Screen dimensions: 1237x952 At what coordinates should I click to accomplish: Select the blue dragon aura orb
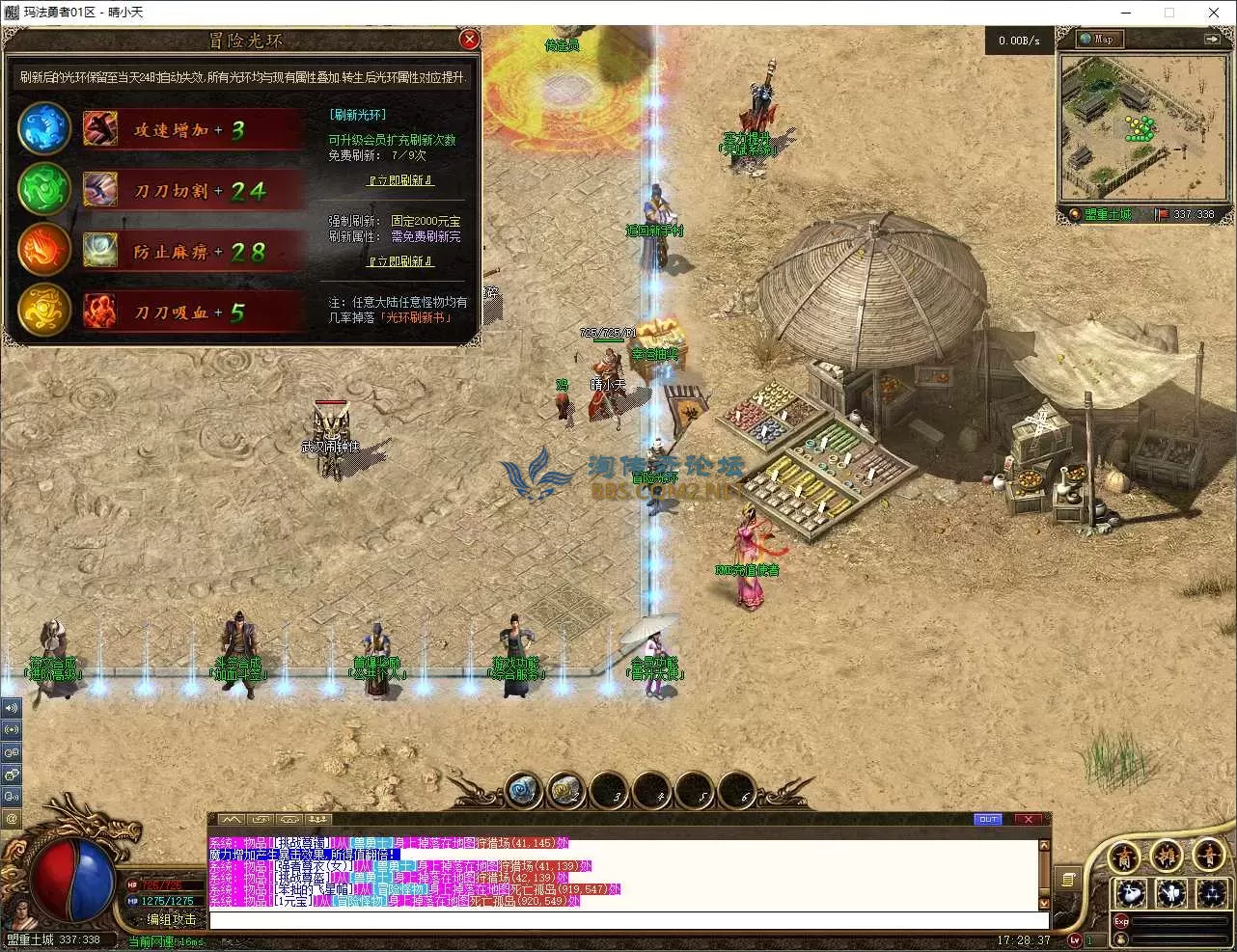click(x=44, y=130)
